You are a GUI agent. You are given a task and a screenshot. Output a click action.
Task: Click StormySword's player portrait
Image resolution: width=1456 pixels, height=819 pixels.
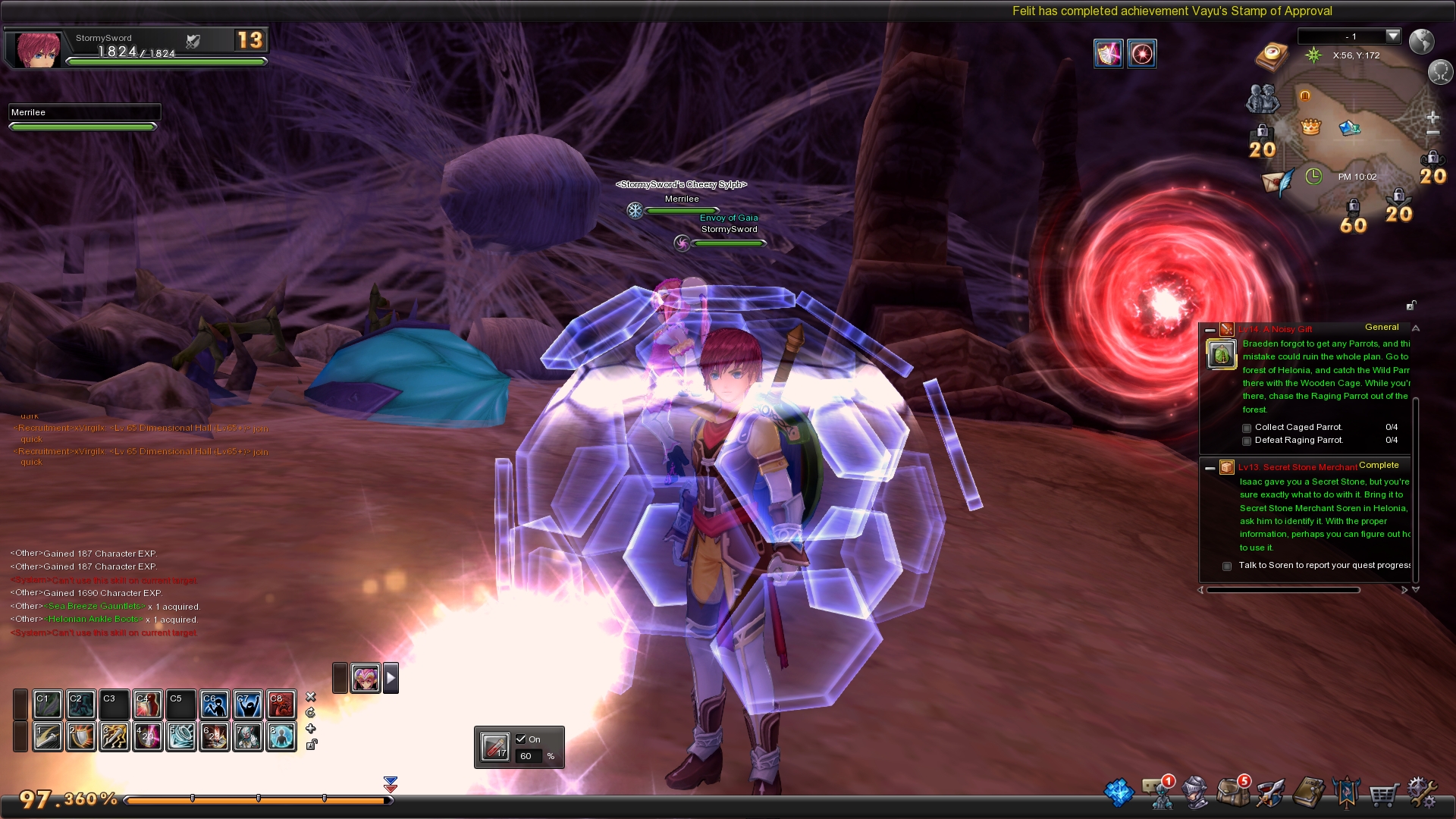tap(37, 50)
